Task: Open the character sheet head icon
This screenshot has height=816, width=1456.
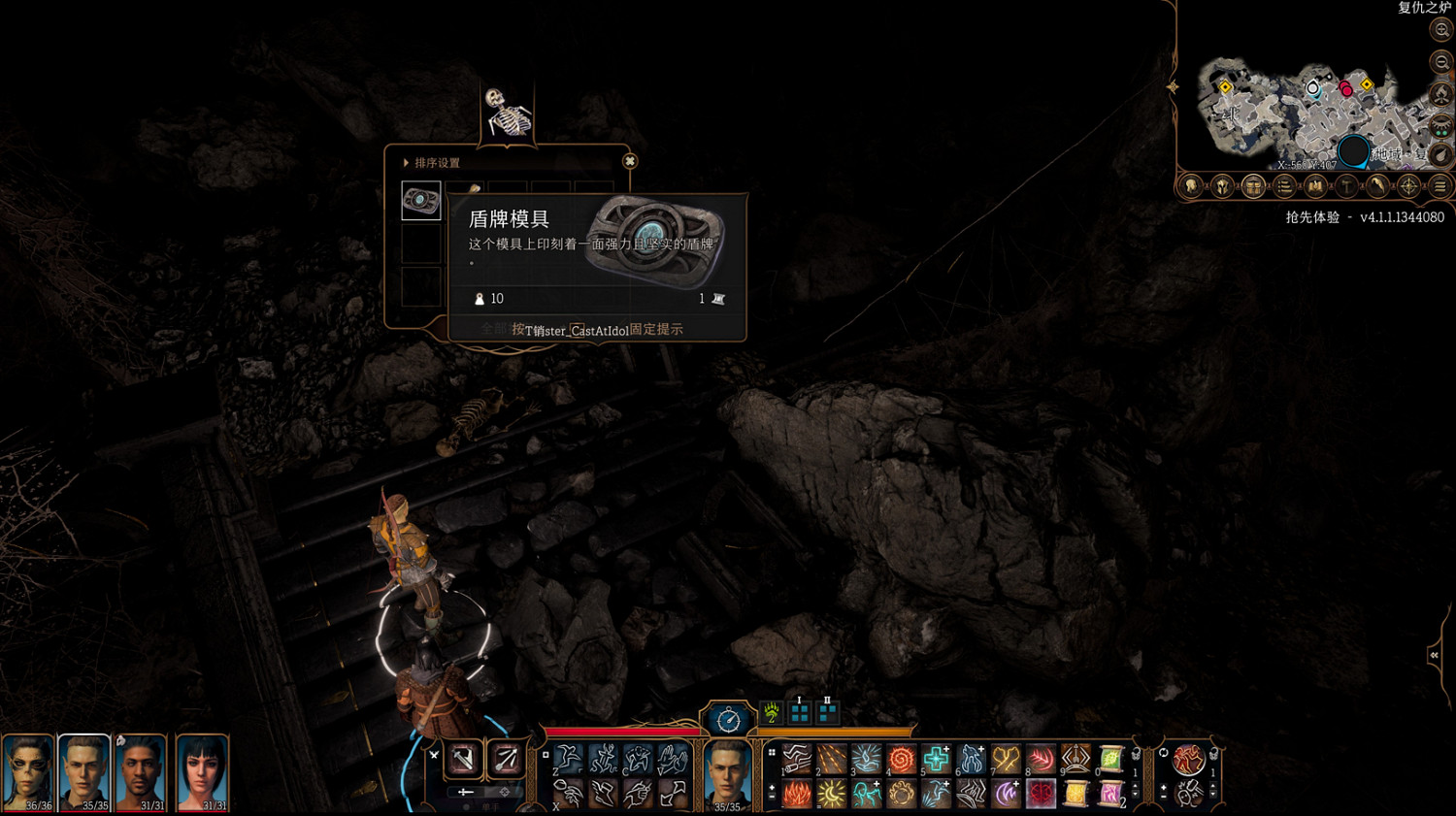Action: click(1191, 186)
